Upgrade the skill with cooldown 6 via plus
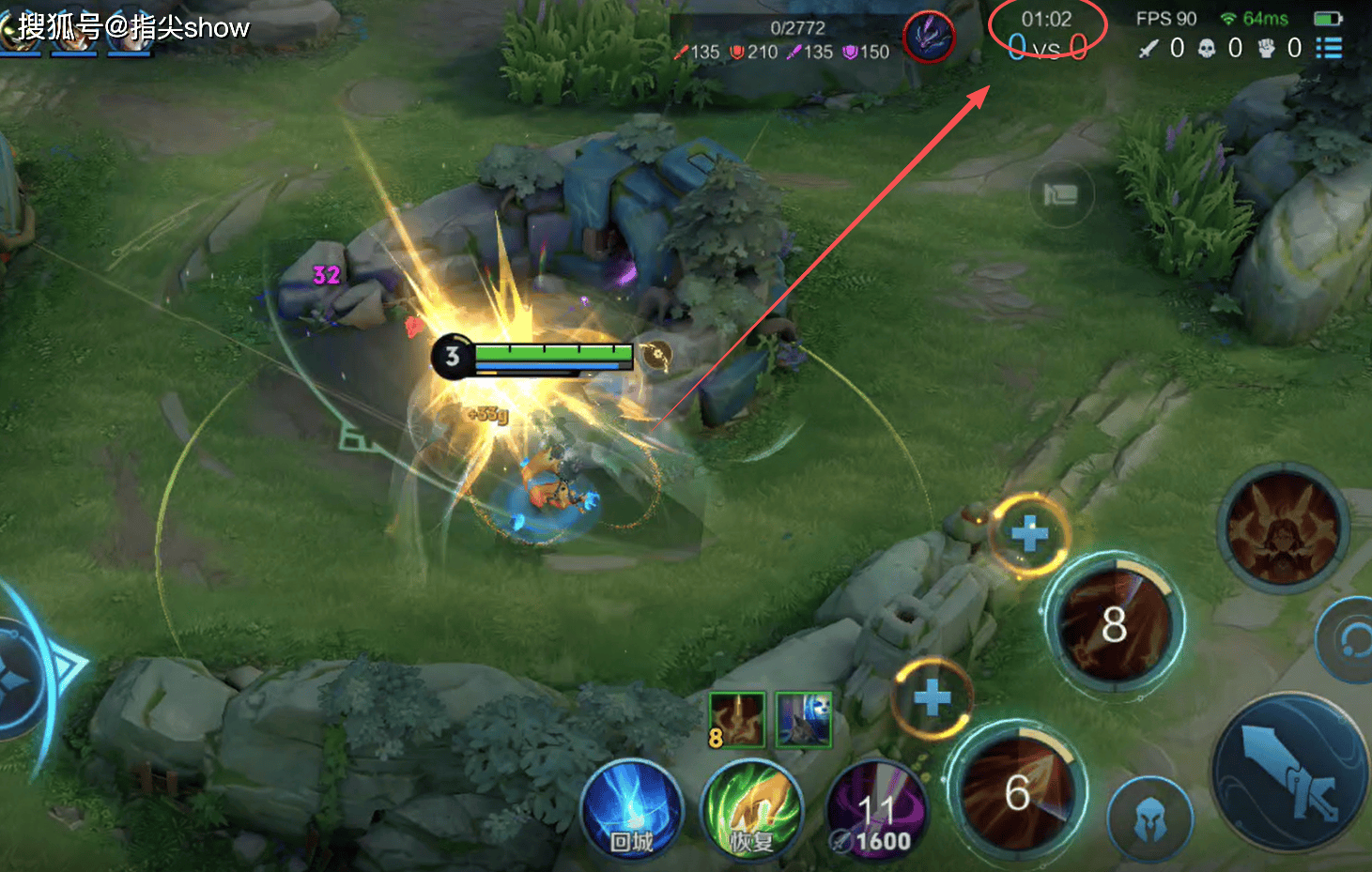Image resolution: width=1372 pixels, height=872 pixels. (932, 697)
